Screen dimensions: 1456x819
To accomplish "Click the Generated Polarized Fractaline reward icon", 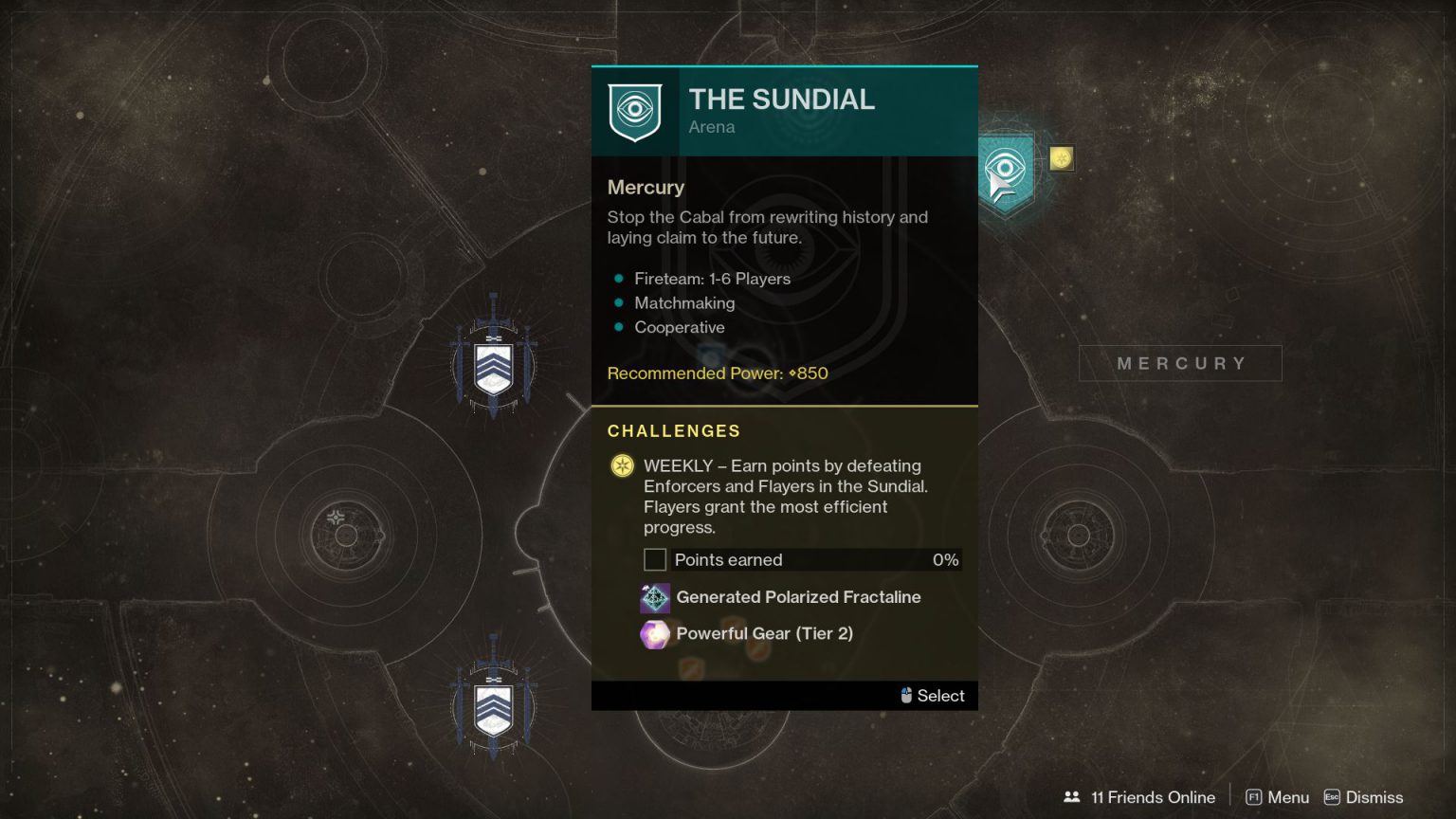I will tap(654, 597).
